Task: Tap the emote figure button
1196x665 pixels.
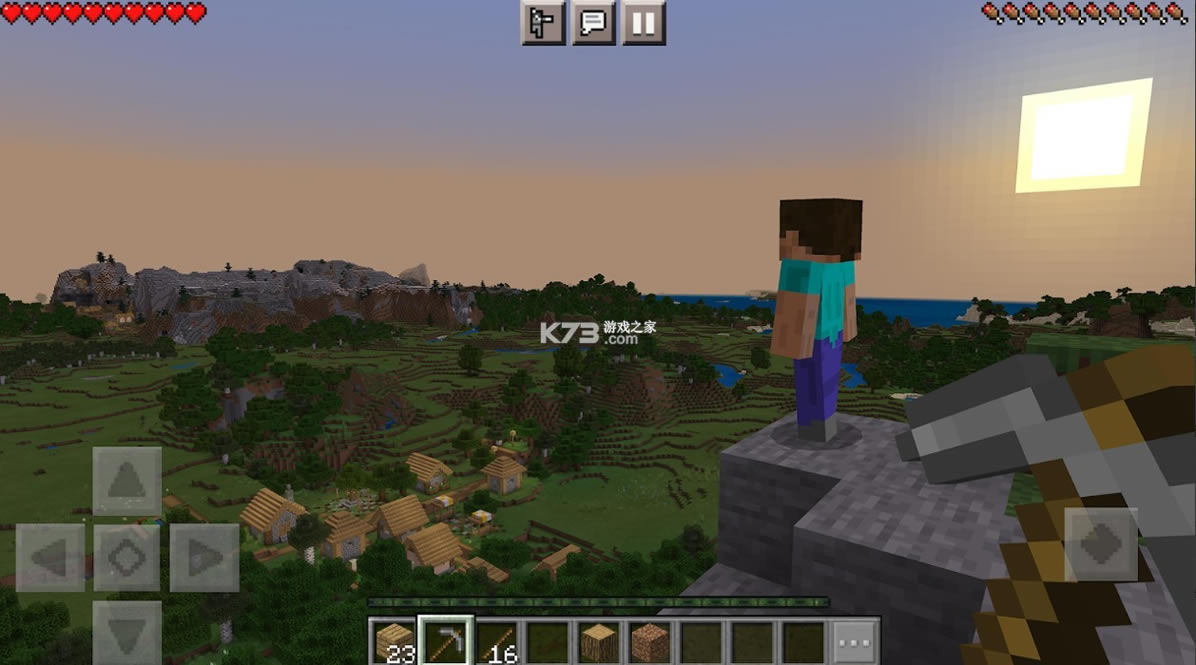Action: pos(543,22)
